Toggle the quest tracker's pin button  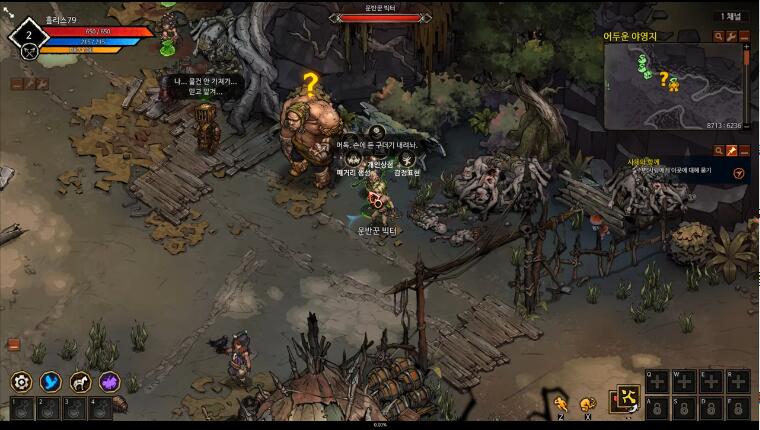click(731, 150)
